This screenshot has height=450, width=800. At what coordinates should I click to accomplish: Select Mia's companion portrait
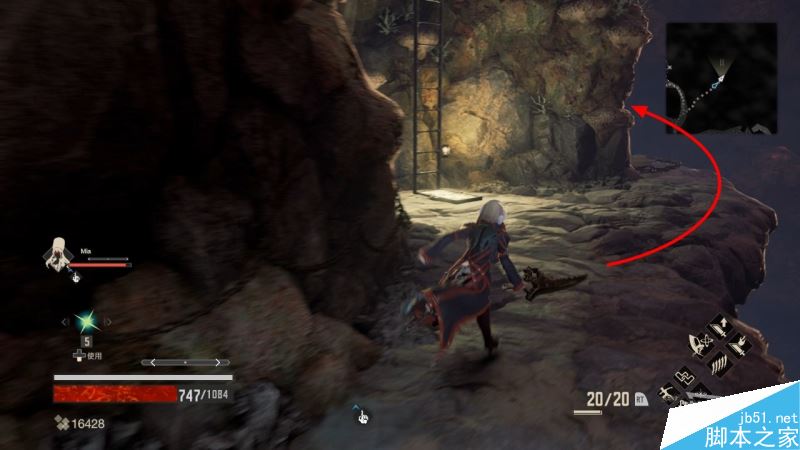pyautogui.click(x=58, y=254)
